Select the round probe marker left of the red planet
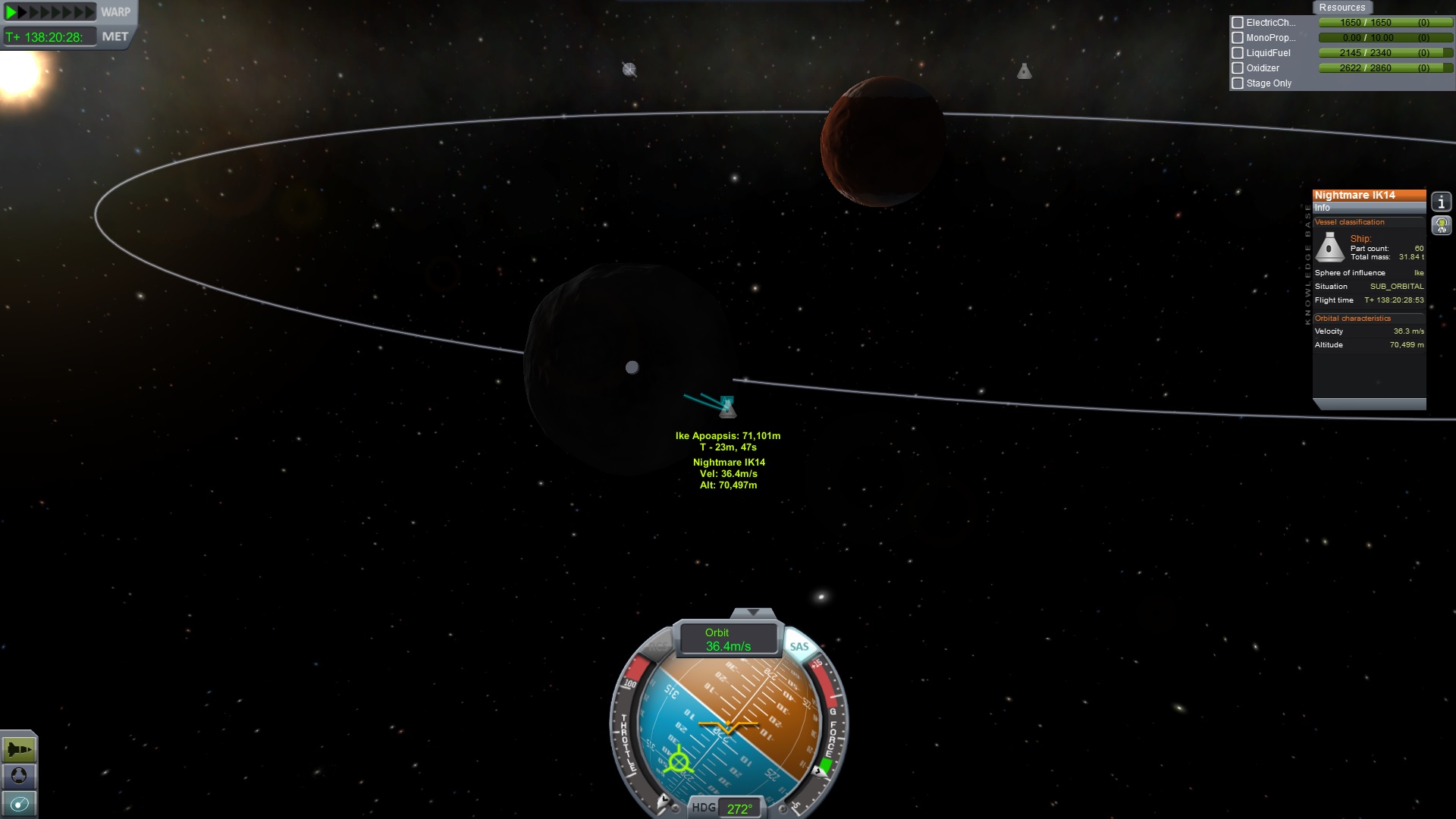The width and height of the screenshot is (1456, 819). coord(629,70)
